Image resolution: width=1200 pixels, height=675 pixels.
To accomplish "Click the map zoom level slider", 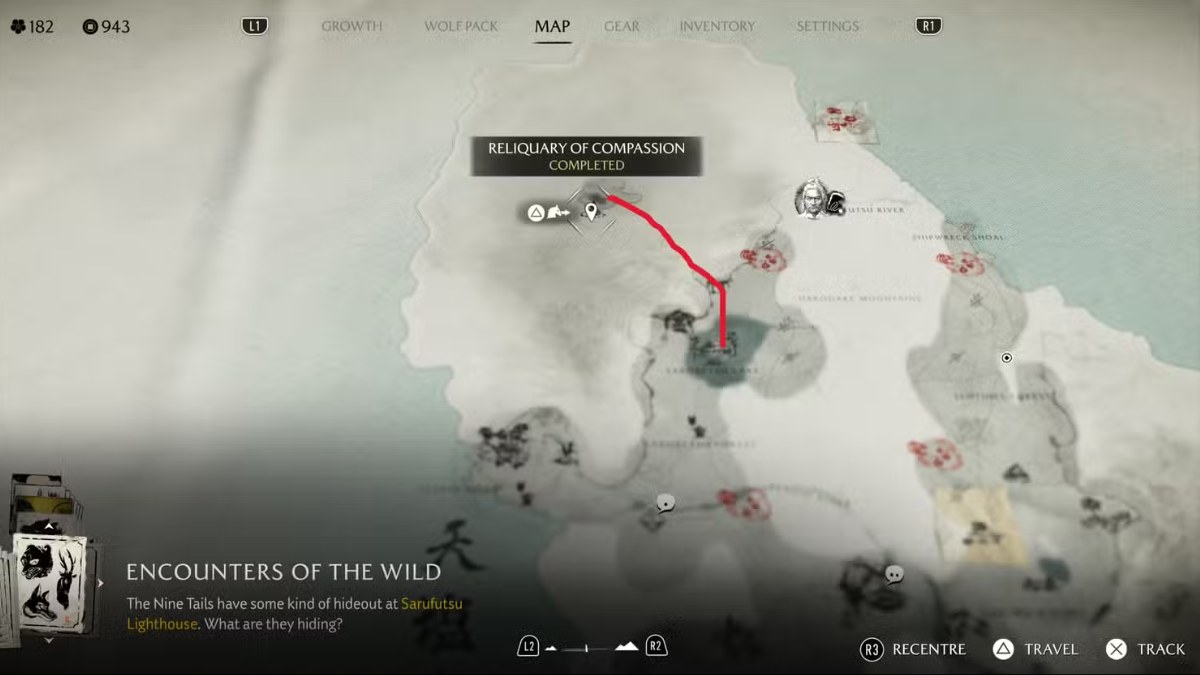I will [592, 647].
